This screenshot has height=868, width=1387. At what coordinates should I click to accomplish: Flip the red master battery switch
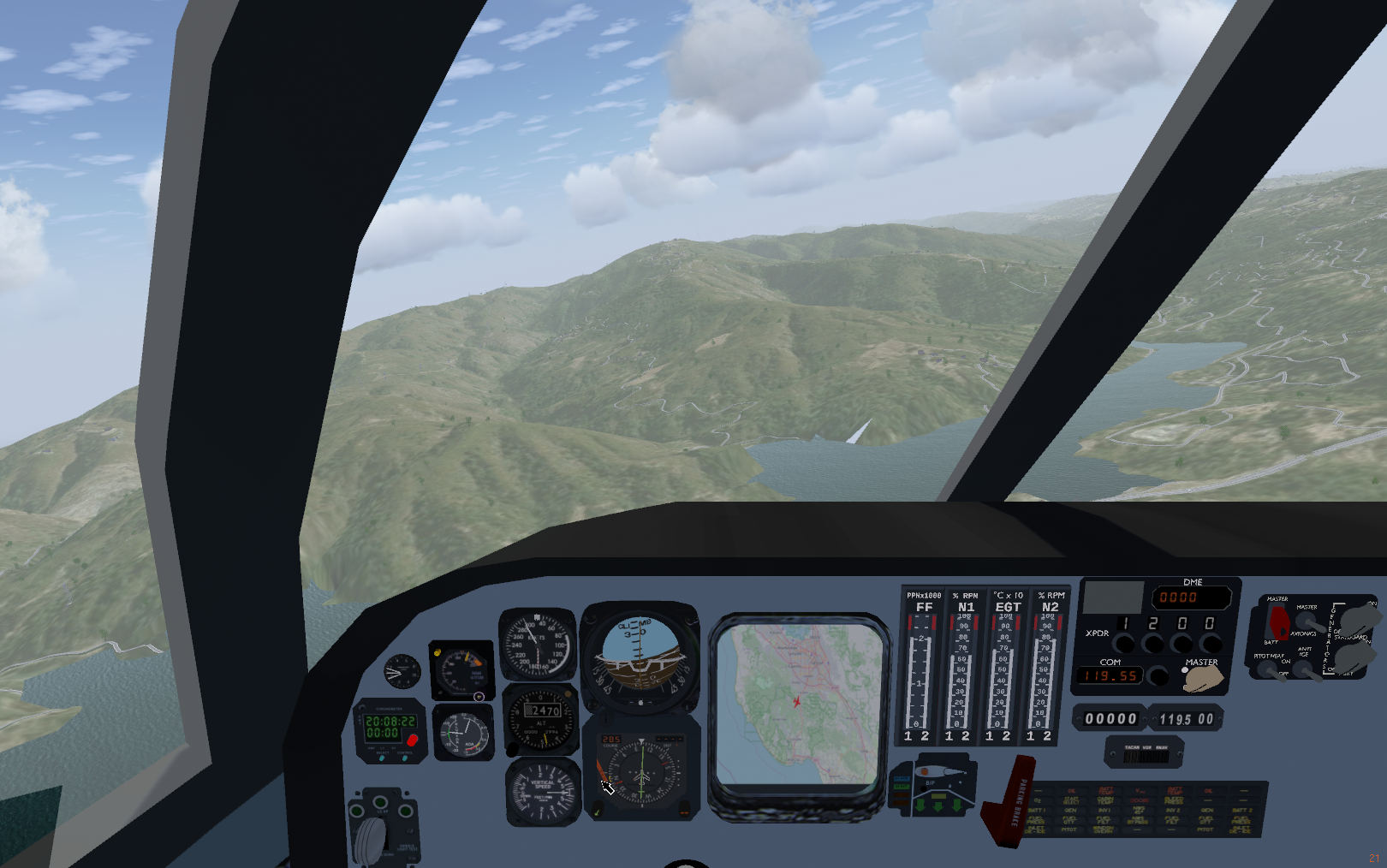point(1279,621)
